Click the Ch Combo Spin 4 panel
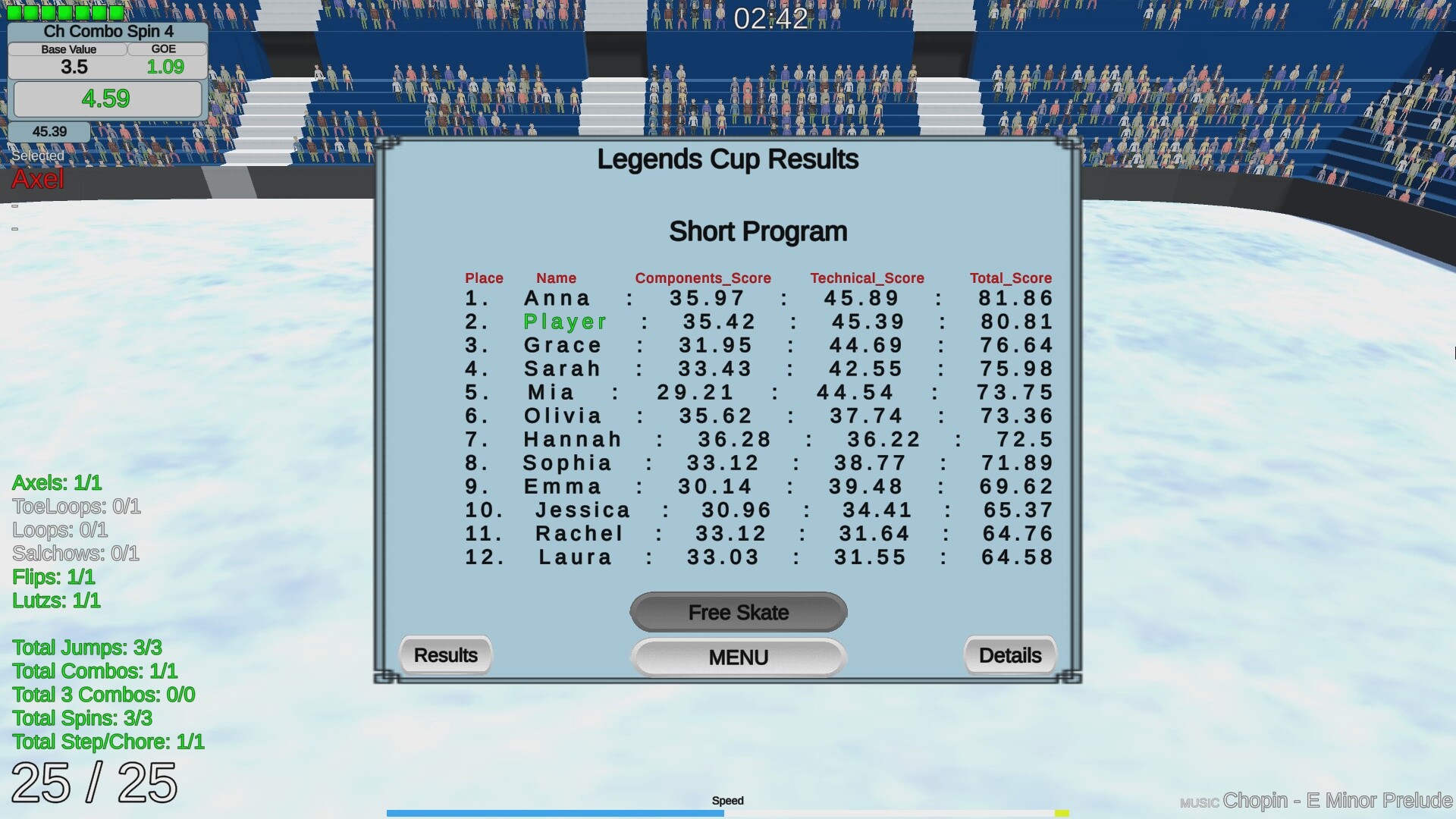This screenshot has height=819, width=1456. (x=108, y=31)
